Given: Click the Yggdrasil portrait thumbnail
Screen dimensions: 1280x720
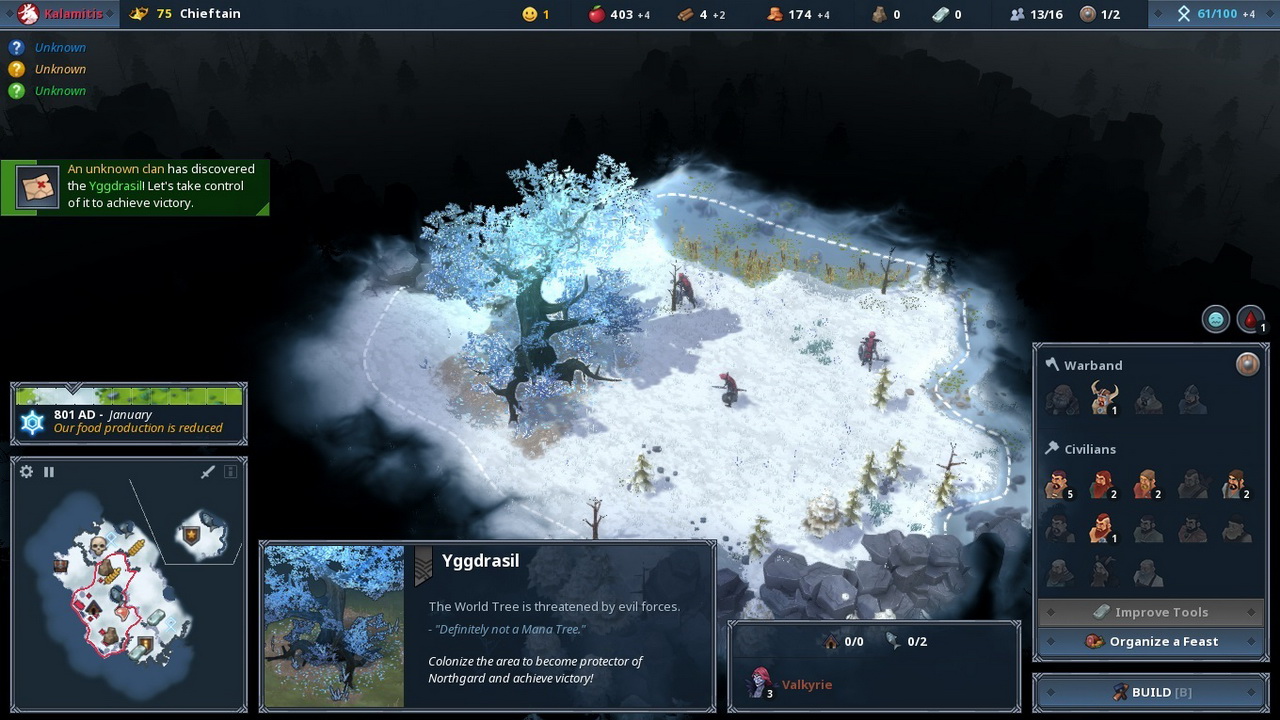Looking at the screenshot, I should (334, 627).
